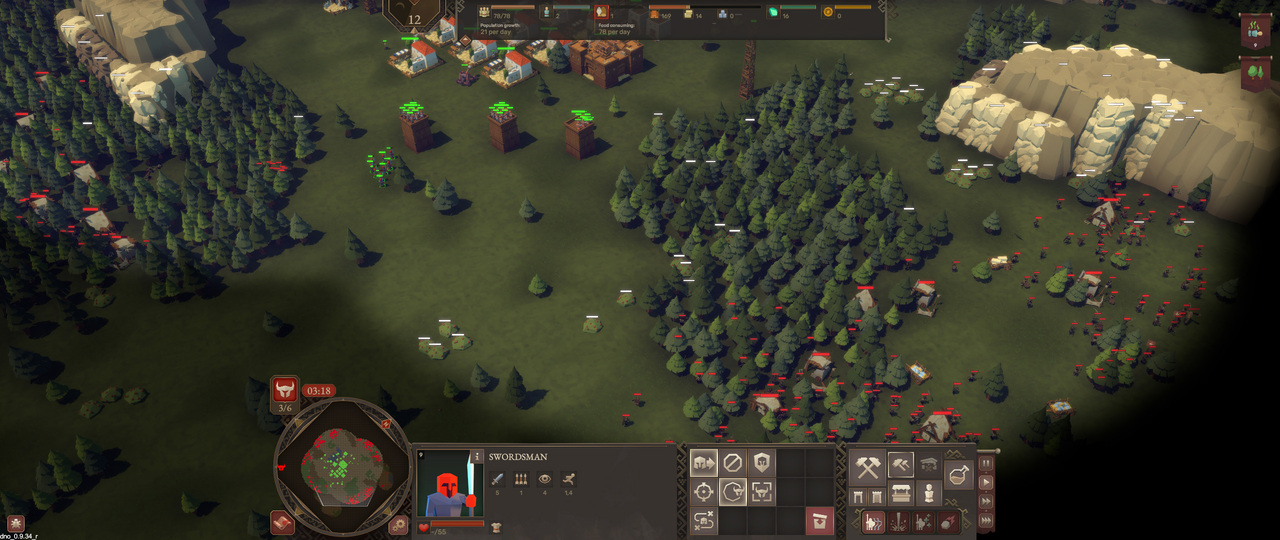Image resolution: width=1280 pixels, height=540 pixels.
Task: Select the shield-helmet hold position command
Action: (761, 463)
